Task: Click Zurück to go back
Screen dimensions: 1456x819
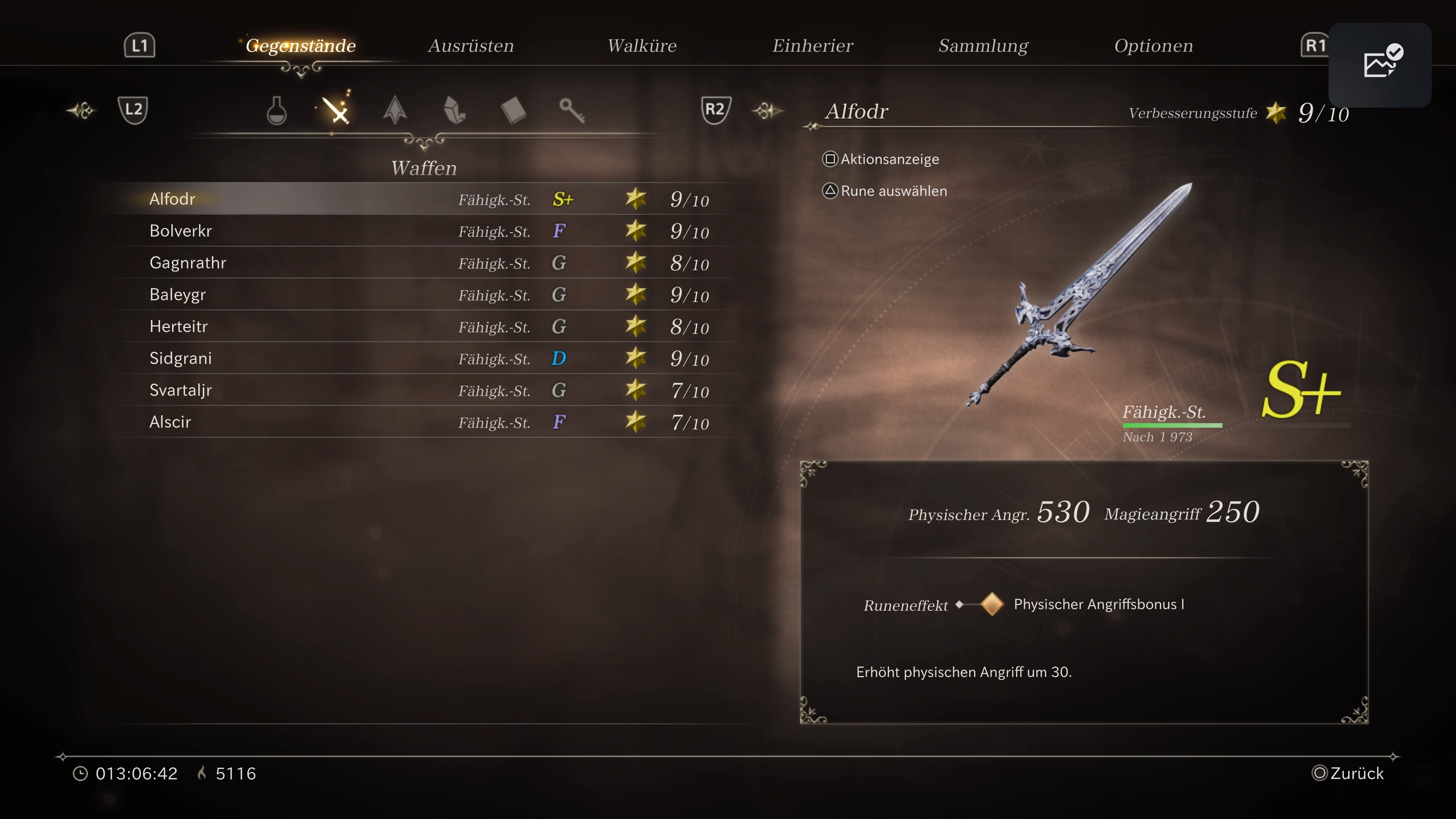Action: [x=1348, y=773]
